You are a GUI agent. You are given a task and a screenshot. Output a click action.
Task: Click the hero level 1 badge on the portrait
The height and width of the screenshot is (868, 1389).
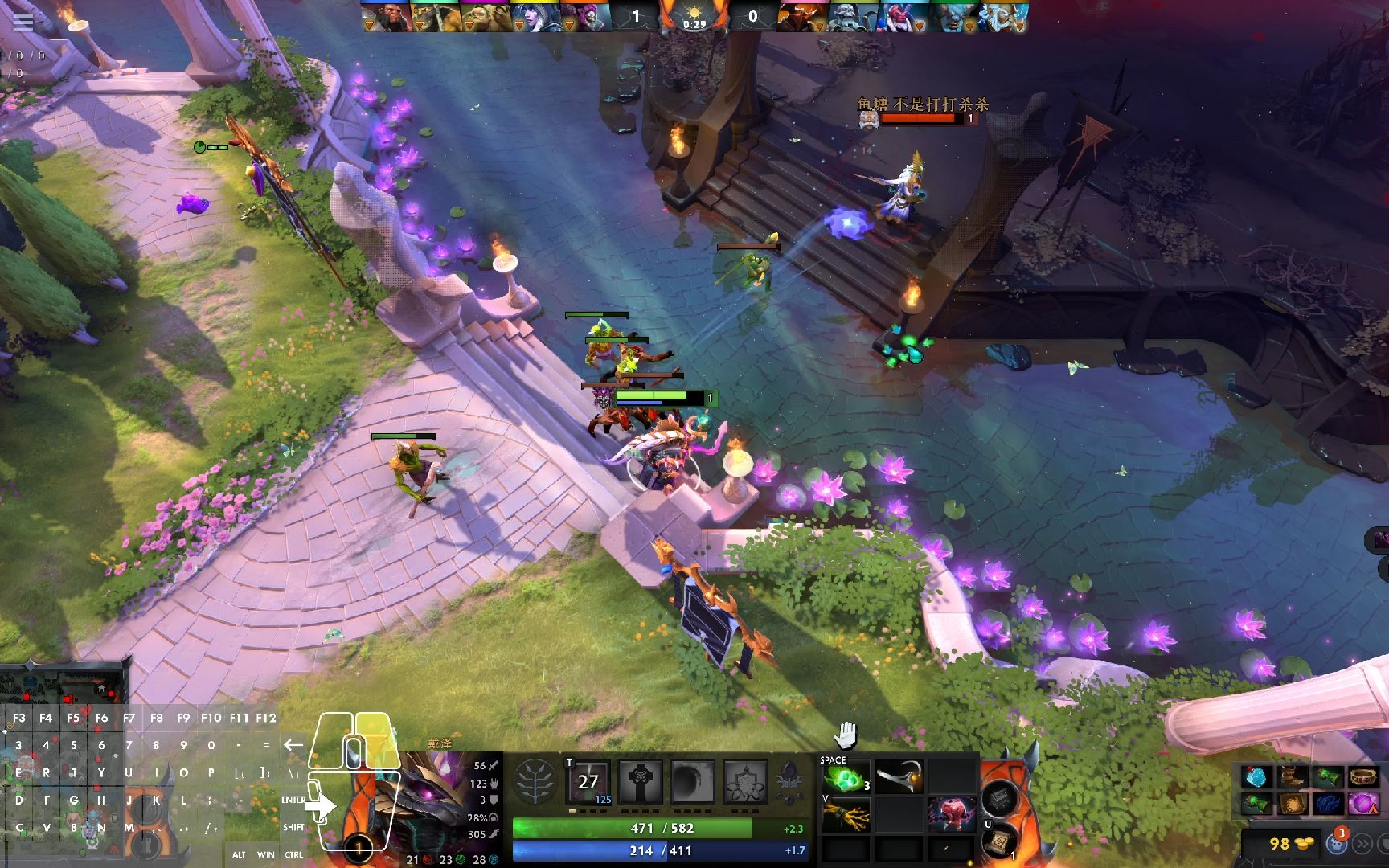pyautogui.click(x=359, y=848)
